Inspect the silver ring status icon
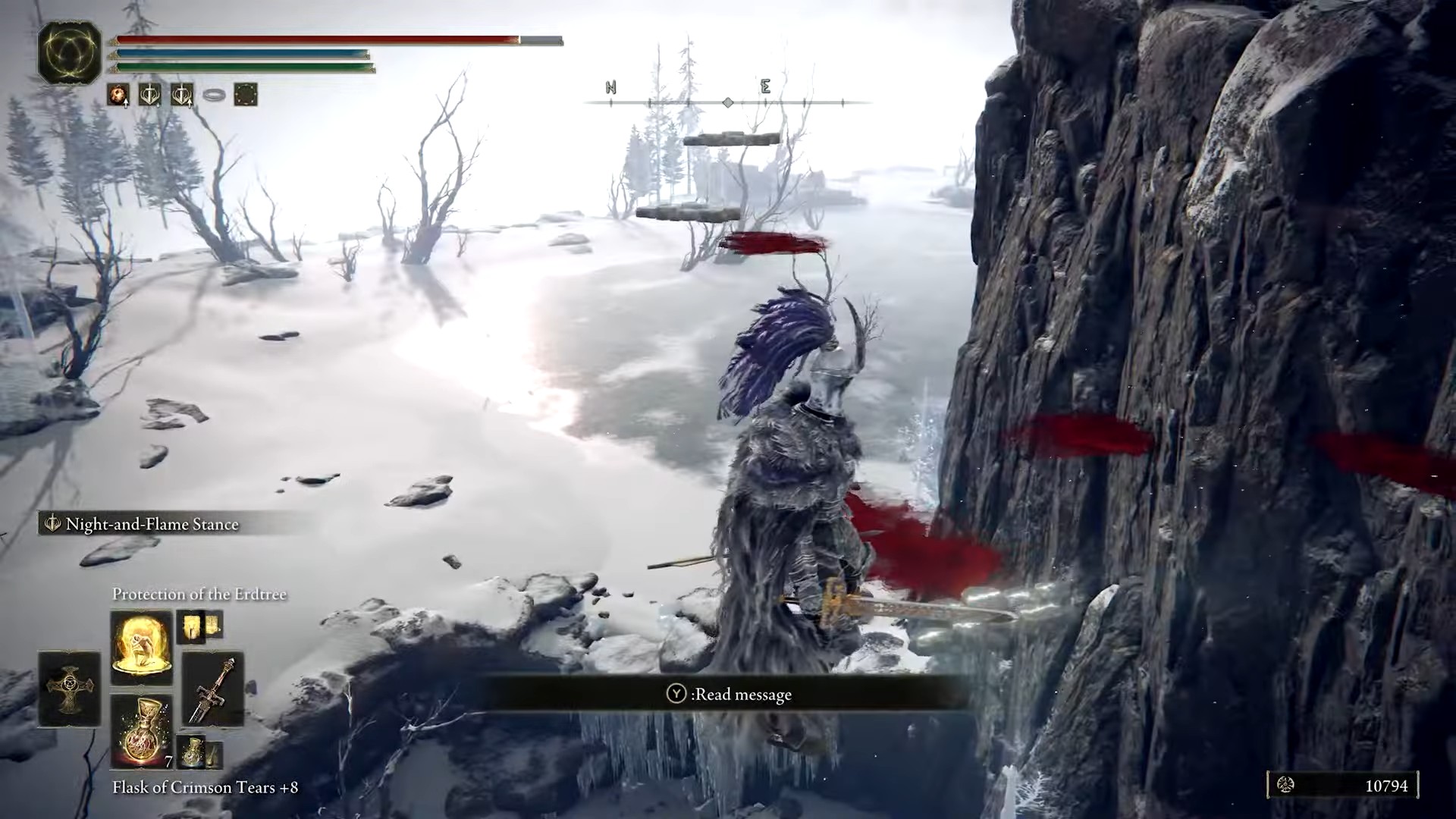Viewport: 1456px width, 819px height. point(214,96)
